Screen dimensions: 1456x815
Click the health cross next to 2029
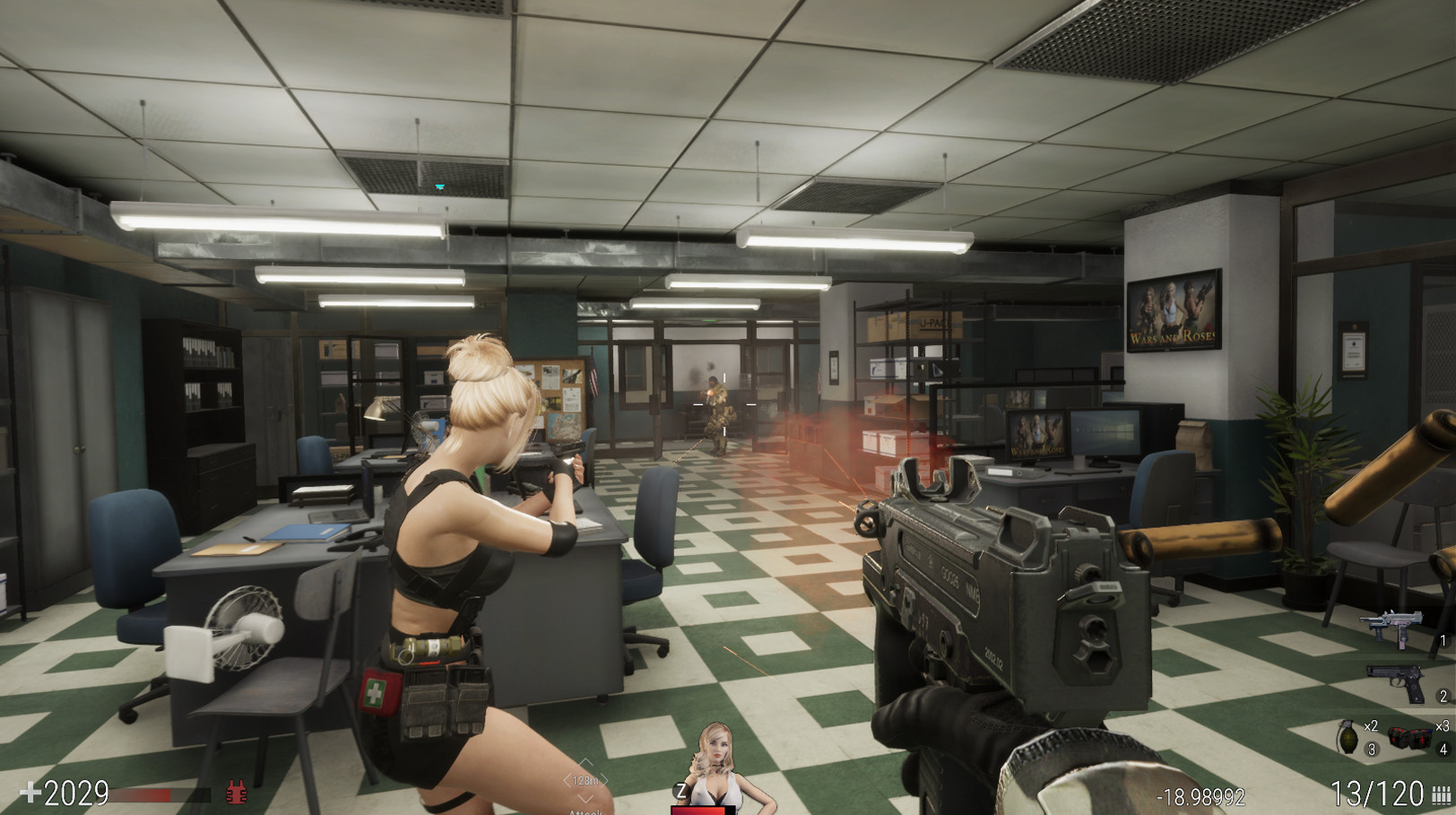pyautogui.click(x=31, y=793)
